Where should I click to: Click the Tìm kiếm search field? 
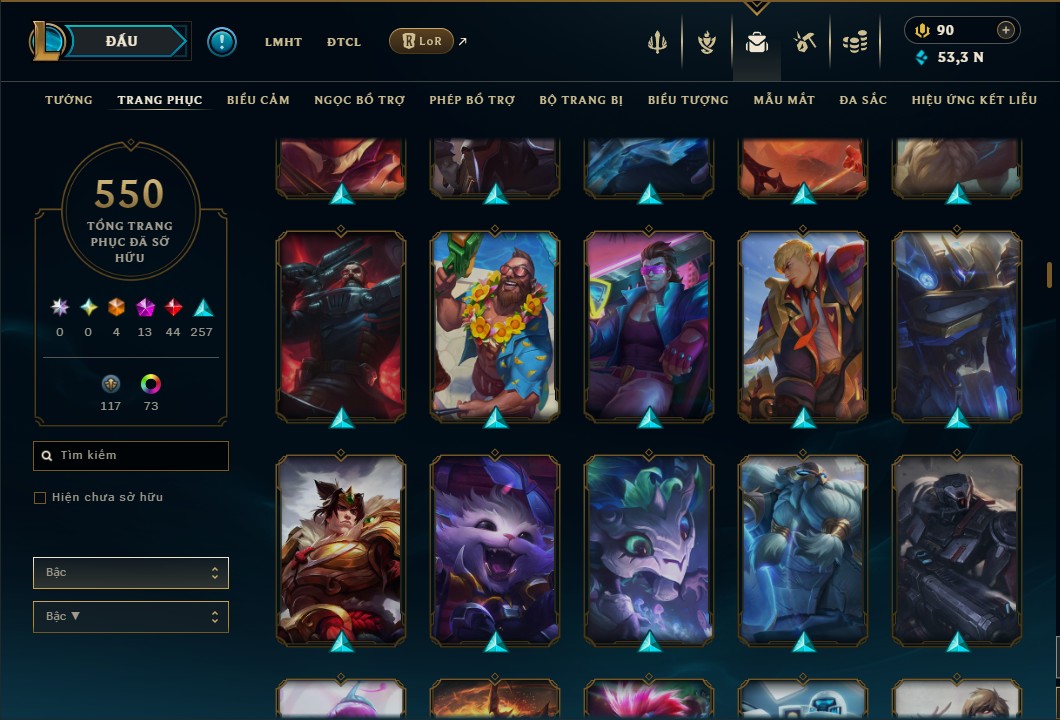(x=131, y=456)
